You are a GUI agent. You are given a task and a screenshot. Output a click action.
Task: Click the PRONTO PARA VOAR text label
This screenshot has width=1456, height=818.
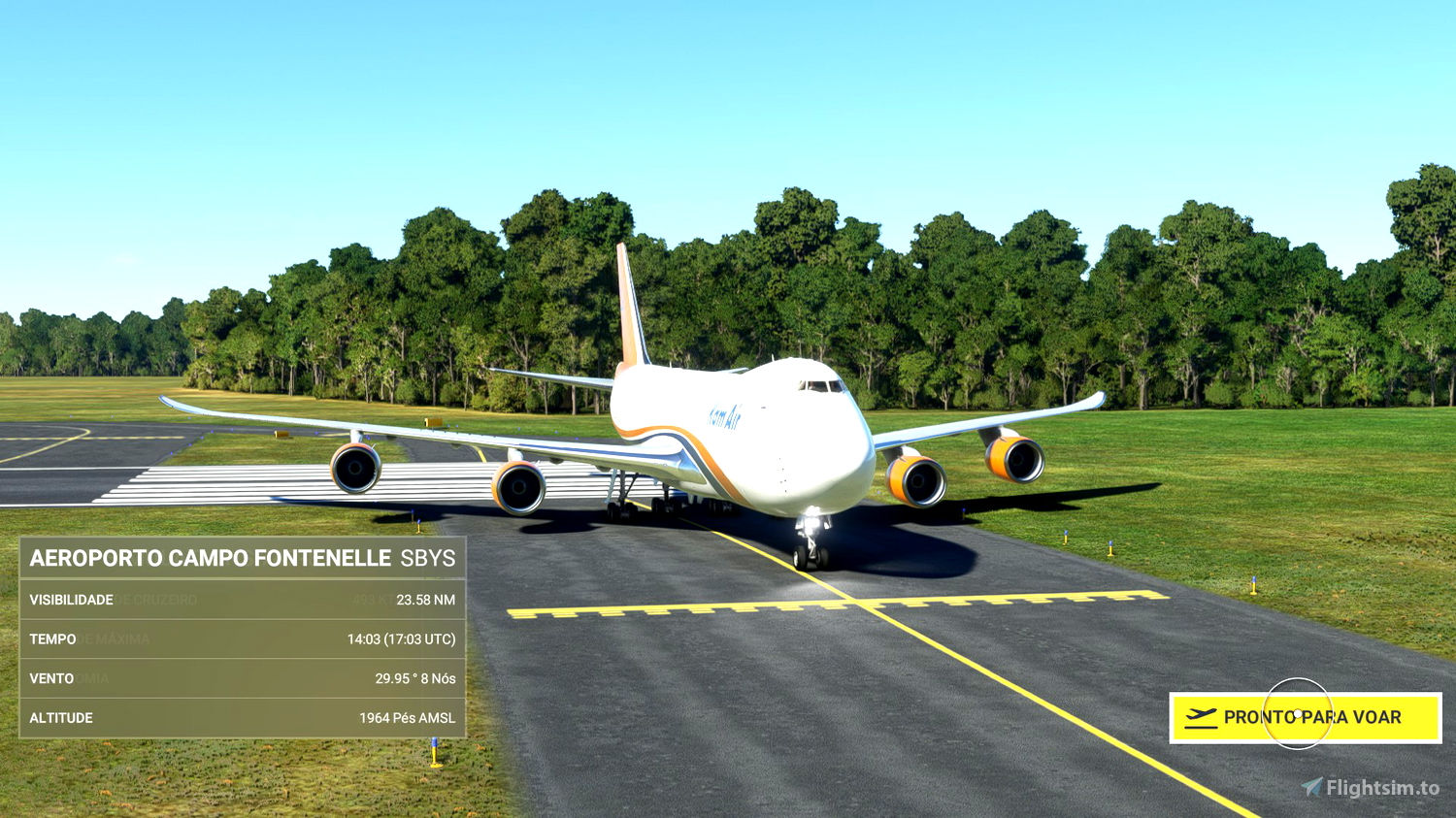click(x=1312, y=717)
